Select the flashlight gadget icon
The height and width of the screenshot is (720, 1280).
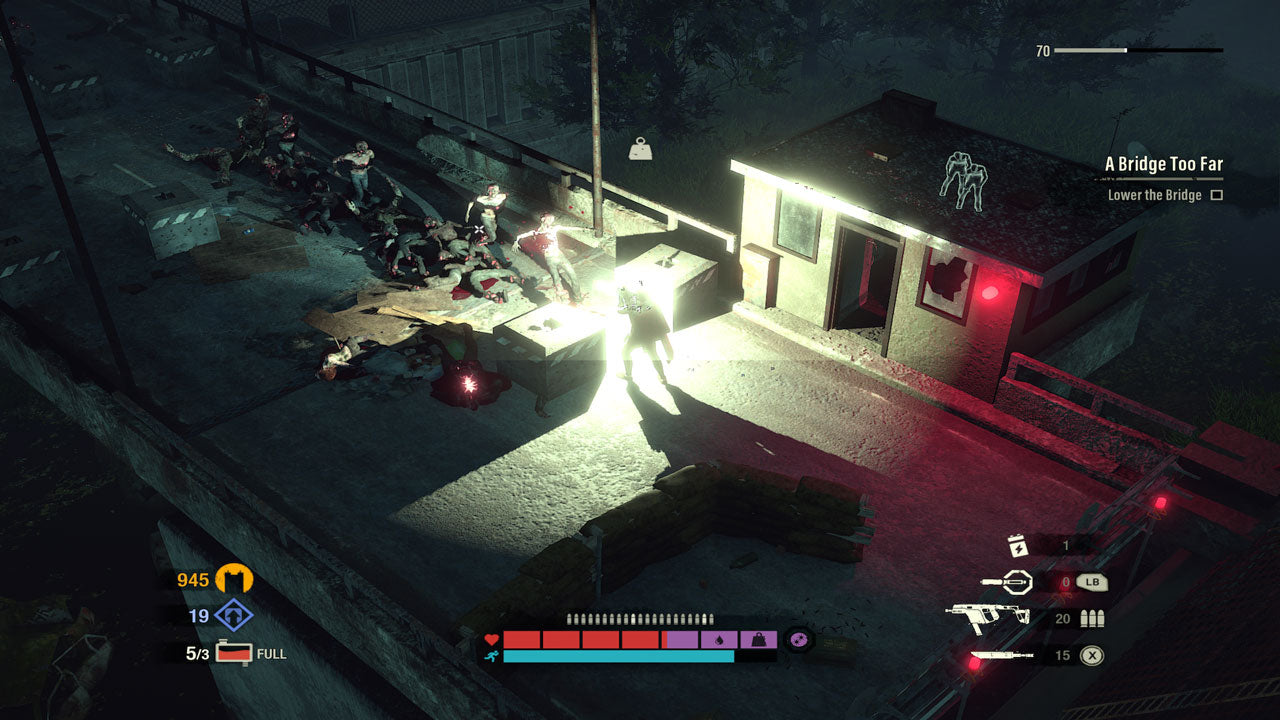(x=1007, y=581)
